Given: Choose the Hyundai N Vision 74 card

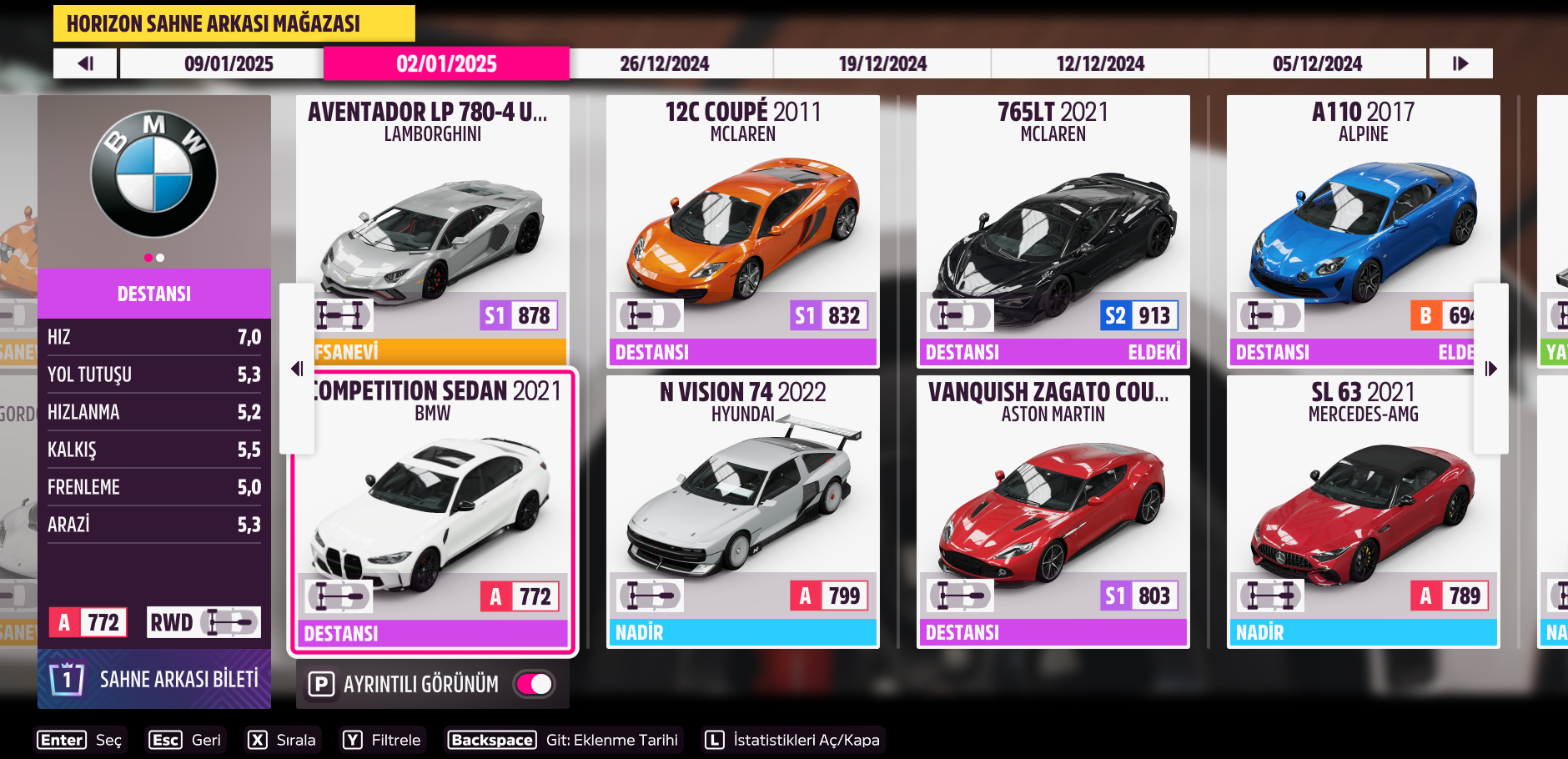Looking at the screenshot, I should (x=742, y=510).
